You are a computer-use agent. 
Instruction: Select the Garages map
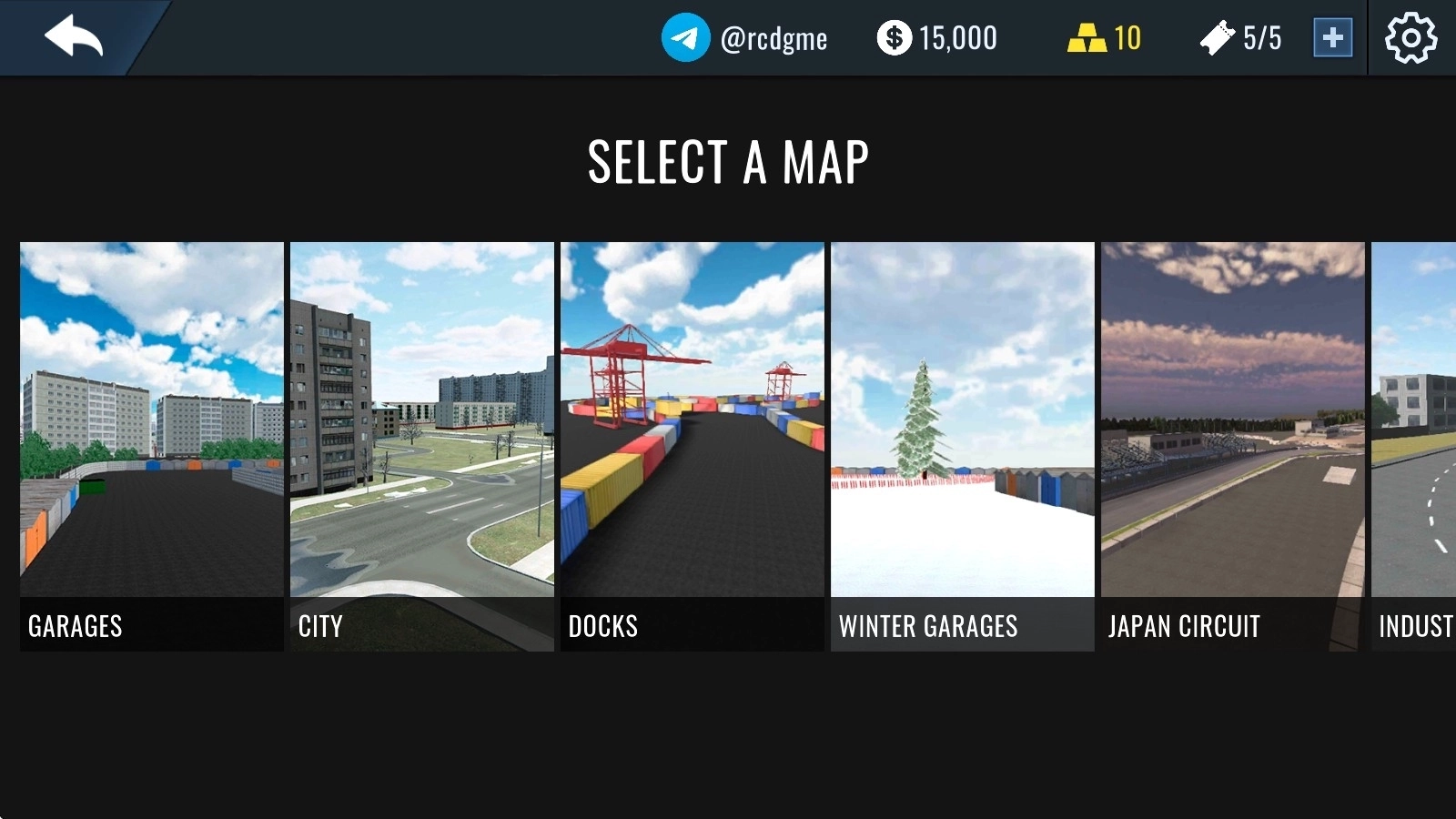152,446
